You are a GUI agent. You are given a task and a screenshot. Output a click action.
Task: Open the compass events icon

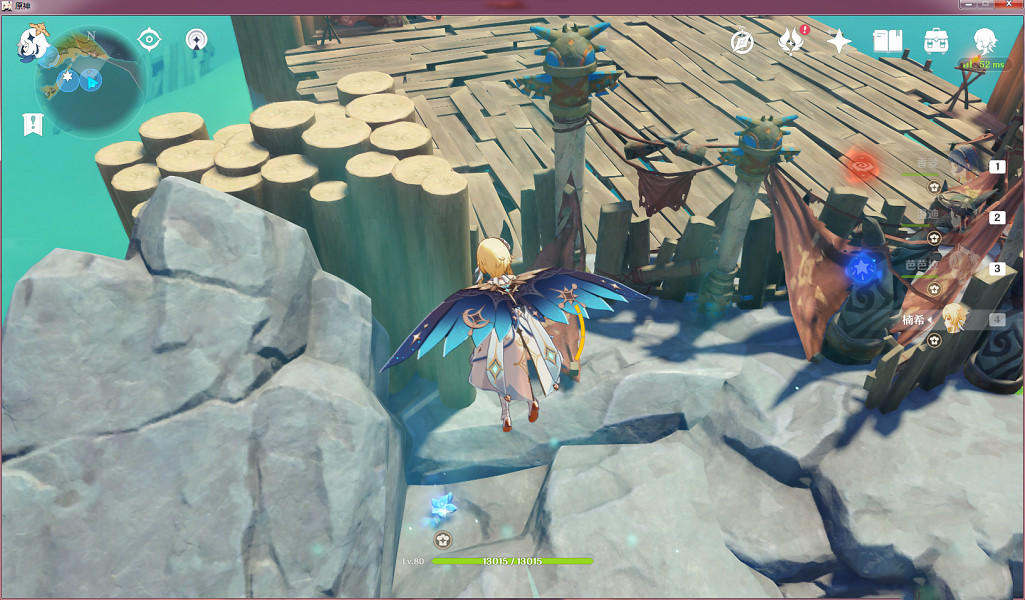pyautogui.click(x=741, y=42)
